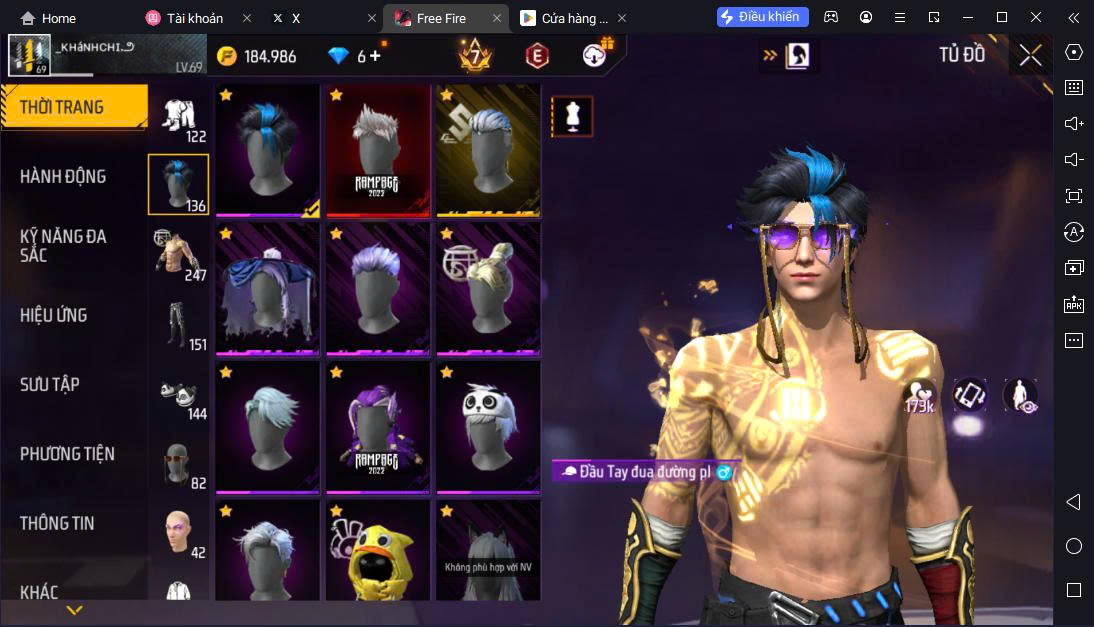Image resolution: width=1094 pixels, height=627 pixels.
Task: Open the pants subcategory showing 151
Action: pyautogui.click(x=181, y=324)
